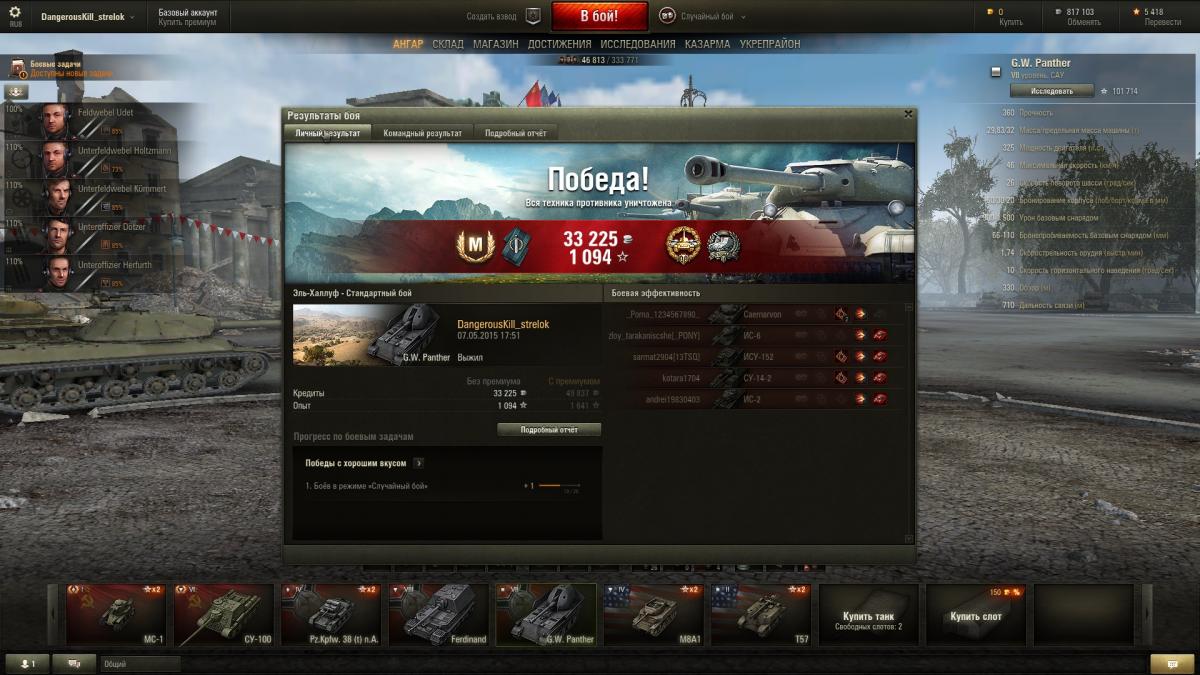Viewport: 1200px width, 675px height.
Task: Open the «Исследования» tech tree
Action: point(638,44)
